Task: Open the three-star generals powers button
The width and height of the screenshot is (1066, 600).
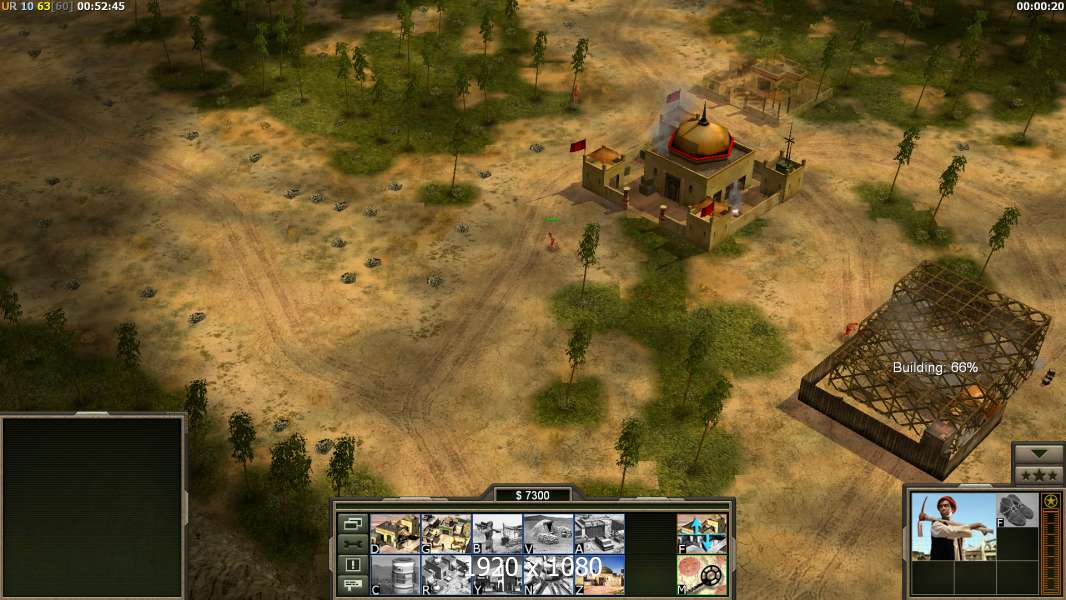Action: [1038, 475]
